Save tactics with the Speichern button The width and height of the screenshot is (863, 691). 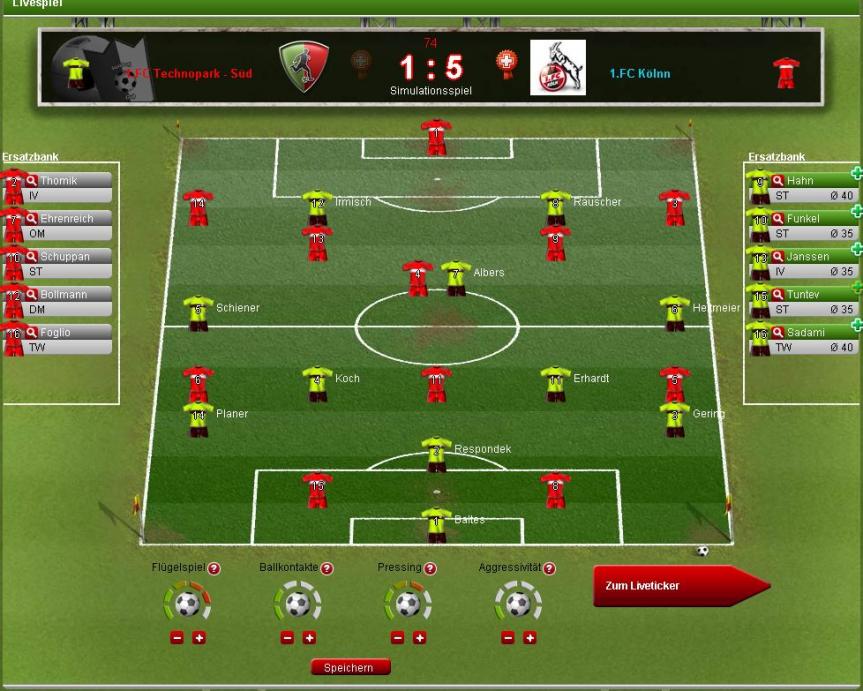pos(350,667)
